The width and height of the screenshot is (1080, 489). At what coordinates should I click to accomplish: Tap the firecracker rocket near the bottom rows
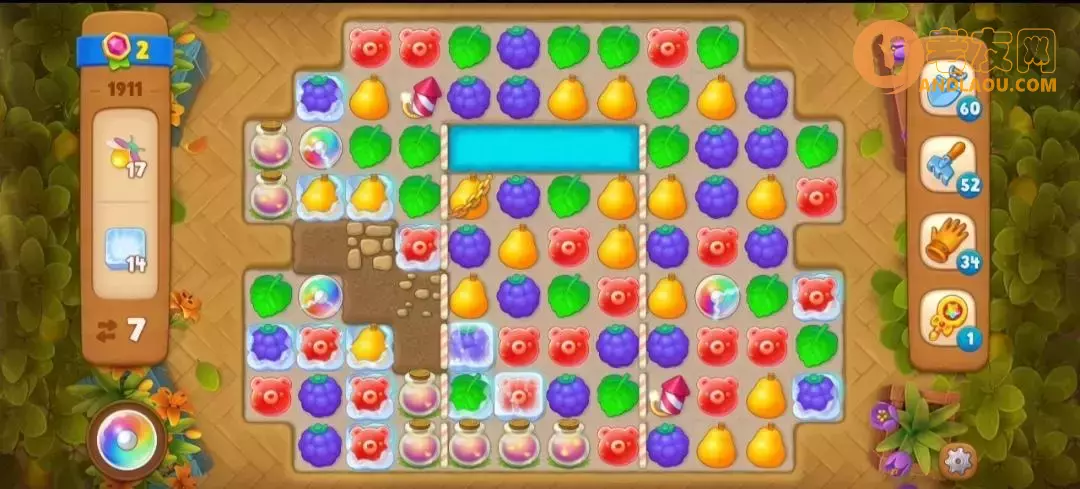(x=668, y=395)
